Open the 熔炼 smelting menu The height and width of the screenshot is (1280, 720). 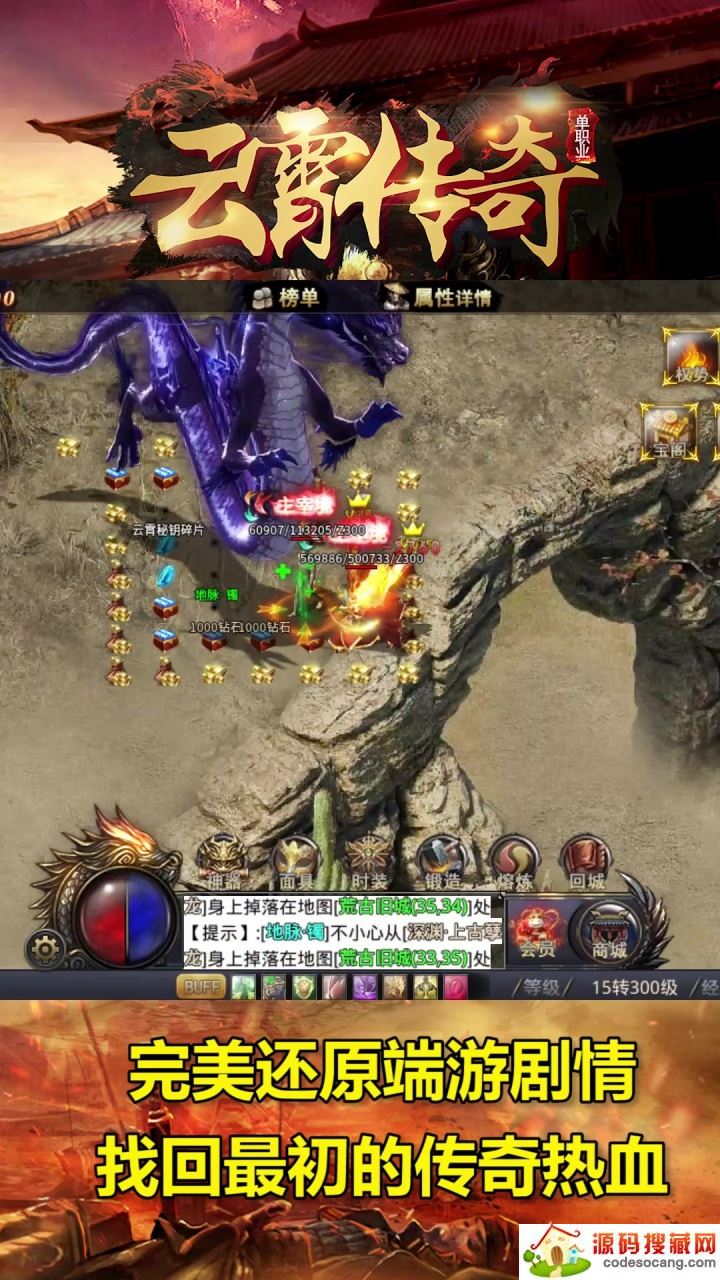tap(512, 862)
